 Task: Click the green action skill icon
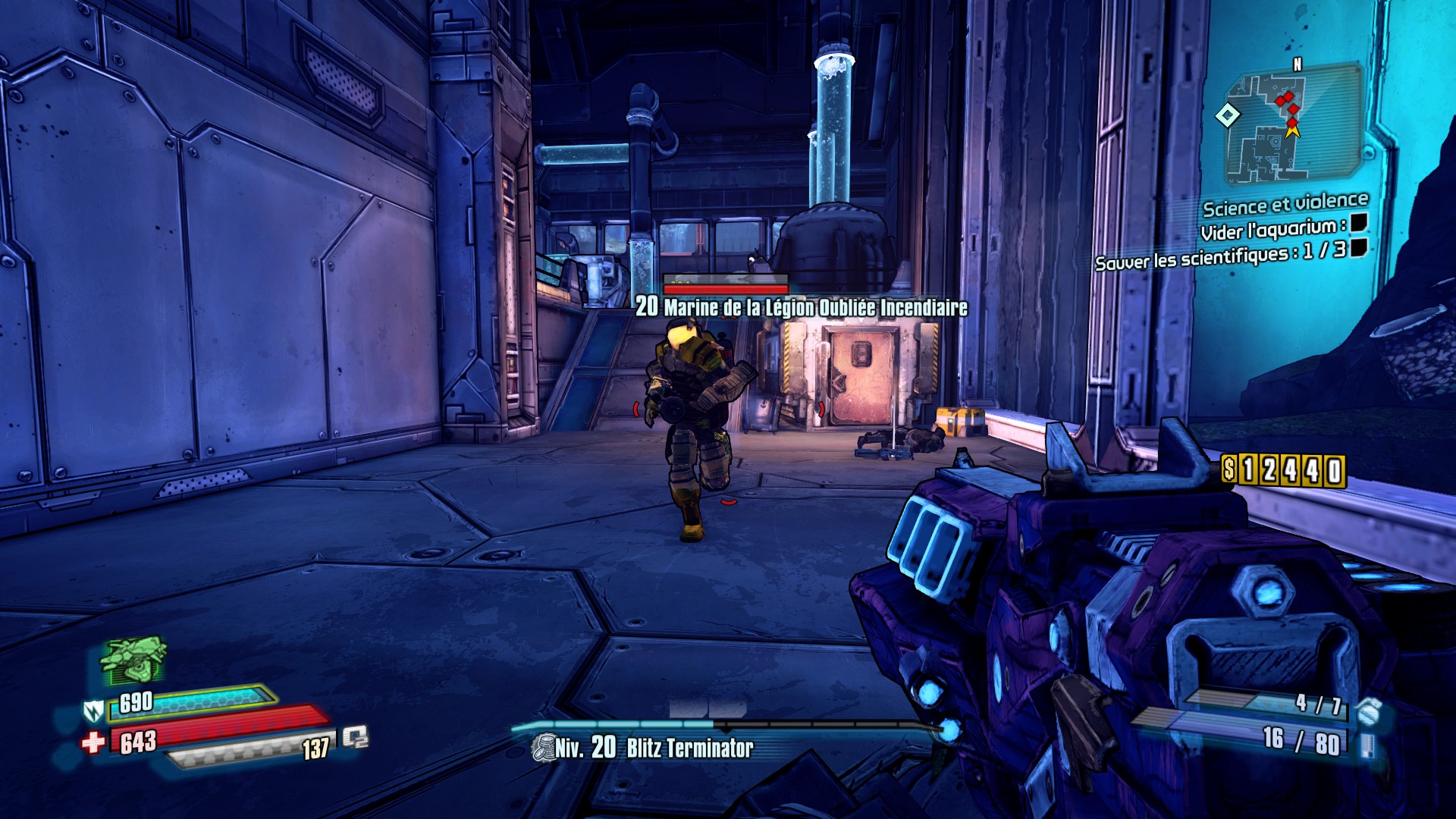coord(133,658)
